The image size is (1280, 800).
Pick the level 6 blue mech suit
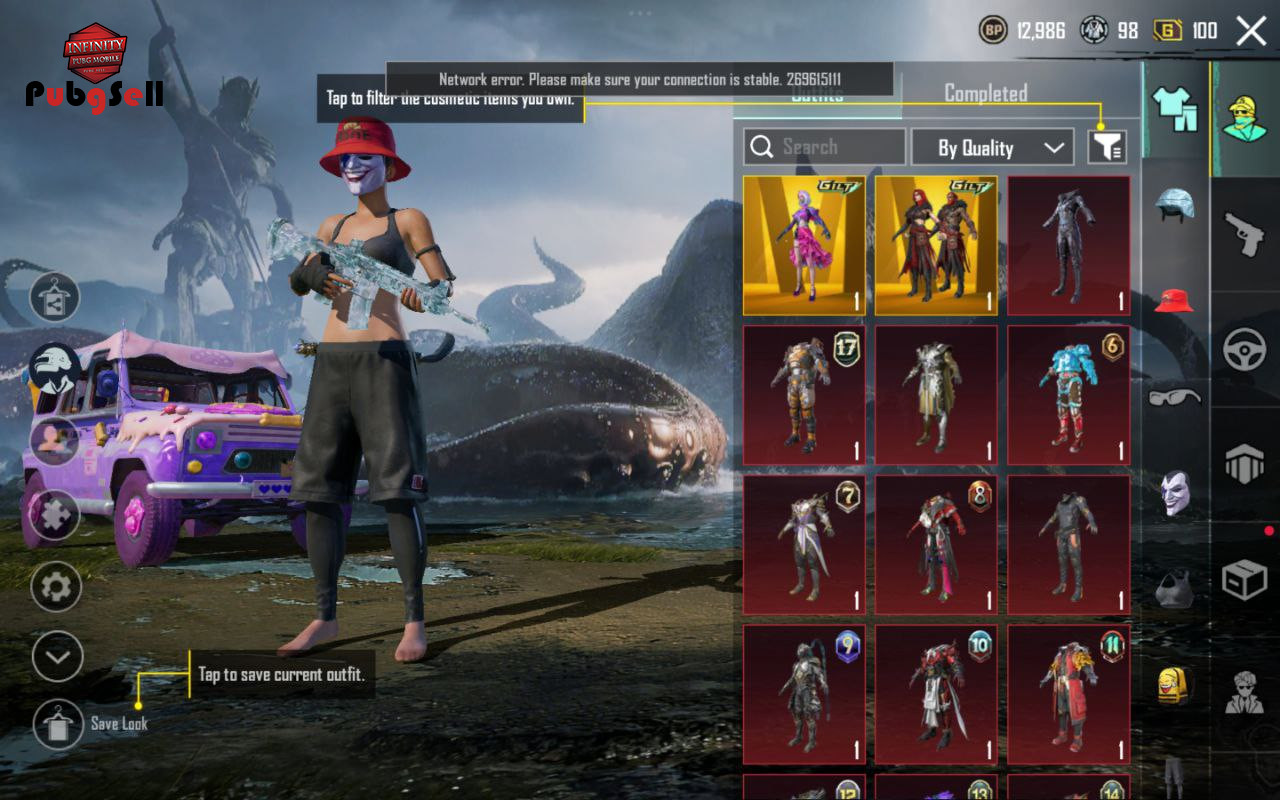pos(1068,395)
